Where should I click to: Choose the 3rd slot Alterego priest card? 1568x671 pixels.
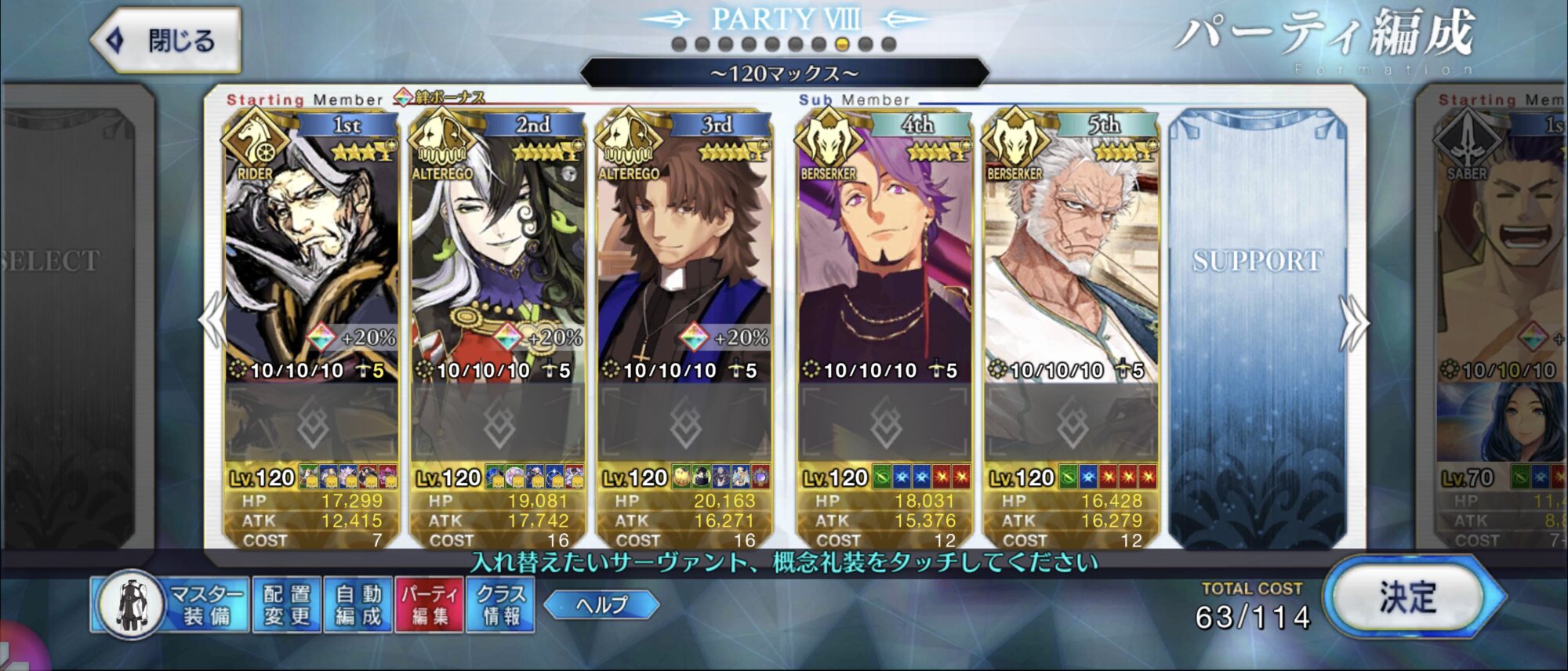[684, 251]
